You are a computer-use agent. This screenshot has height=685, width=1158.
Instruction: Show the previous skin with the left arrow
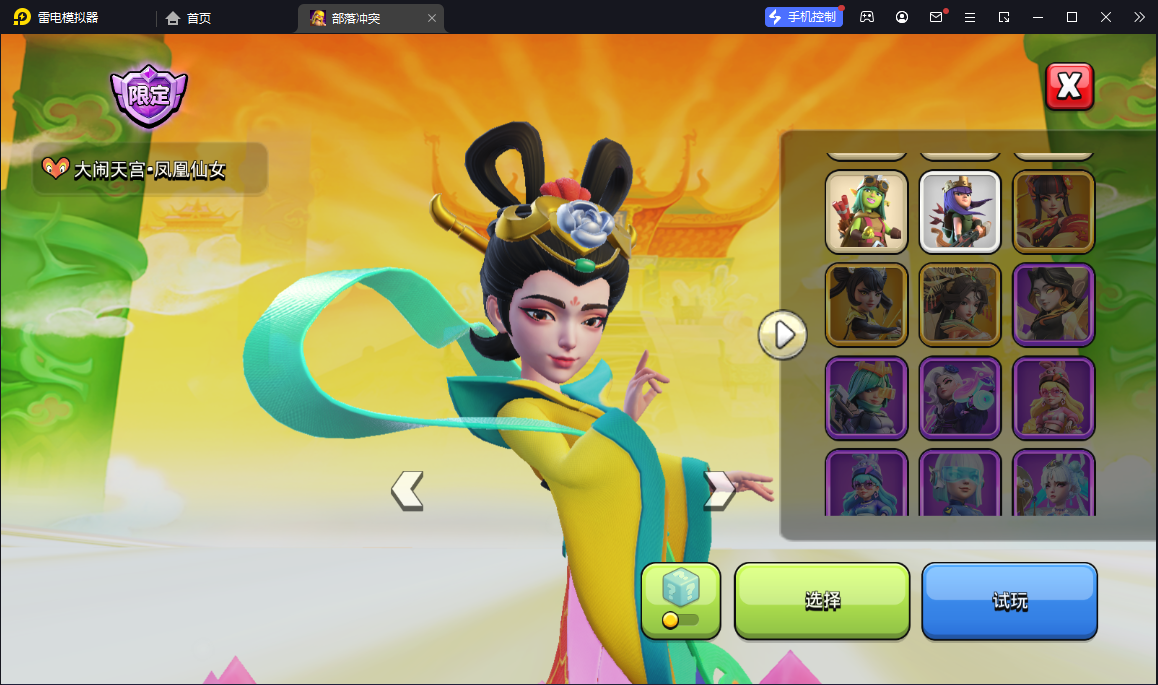[407, 490]
